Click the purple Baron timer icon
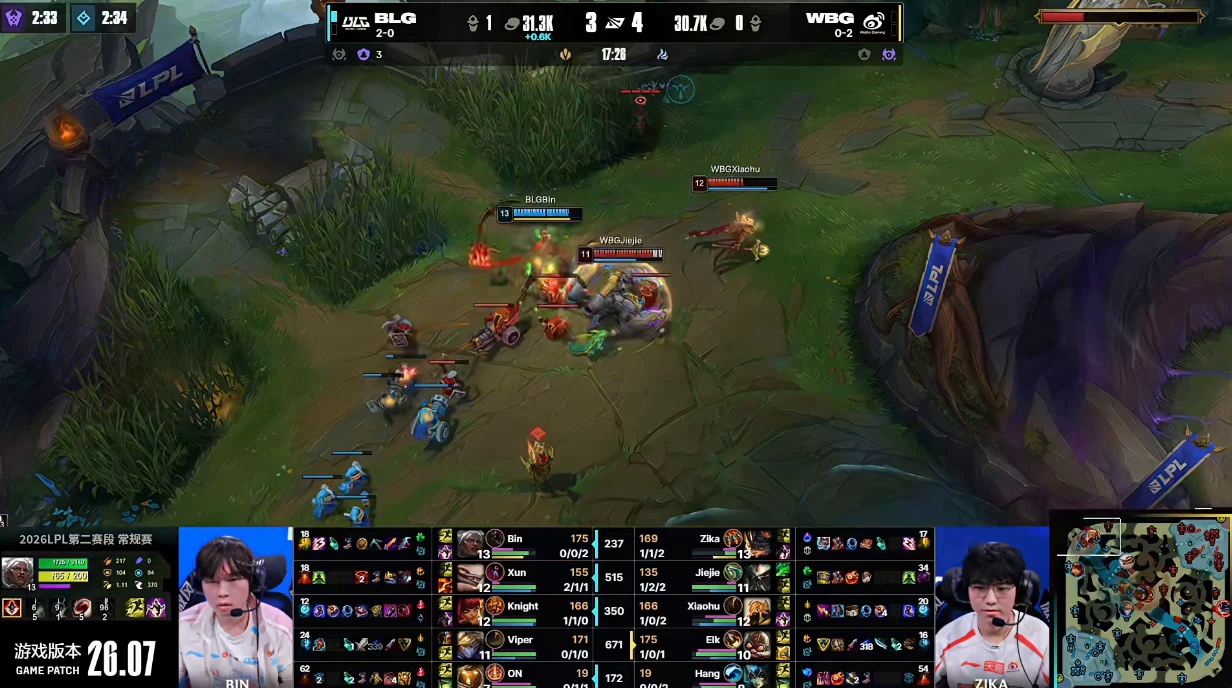 [14, 17]
